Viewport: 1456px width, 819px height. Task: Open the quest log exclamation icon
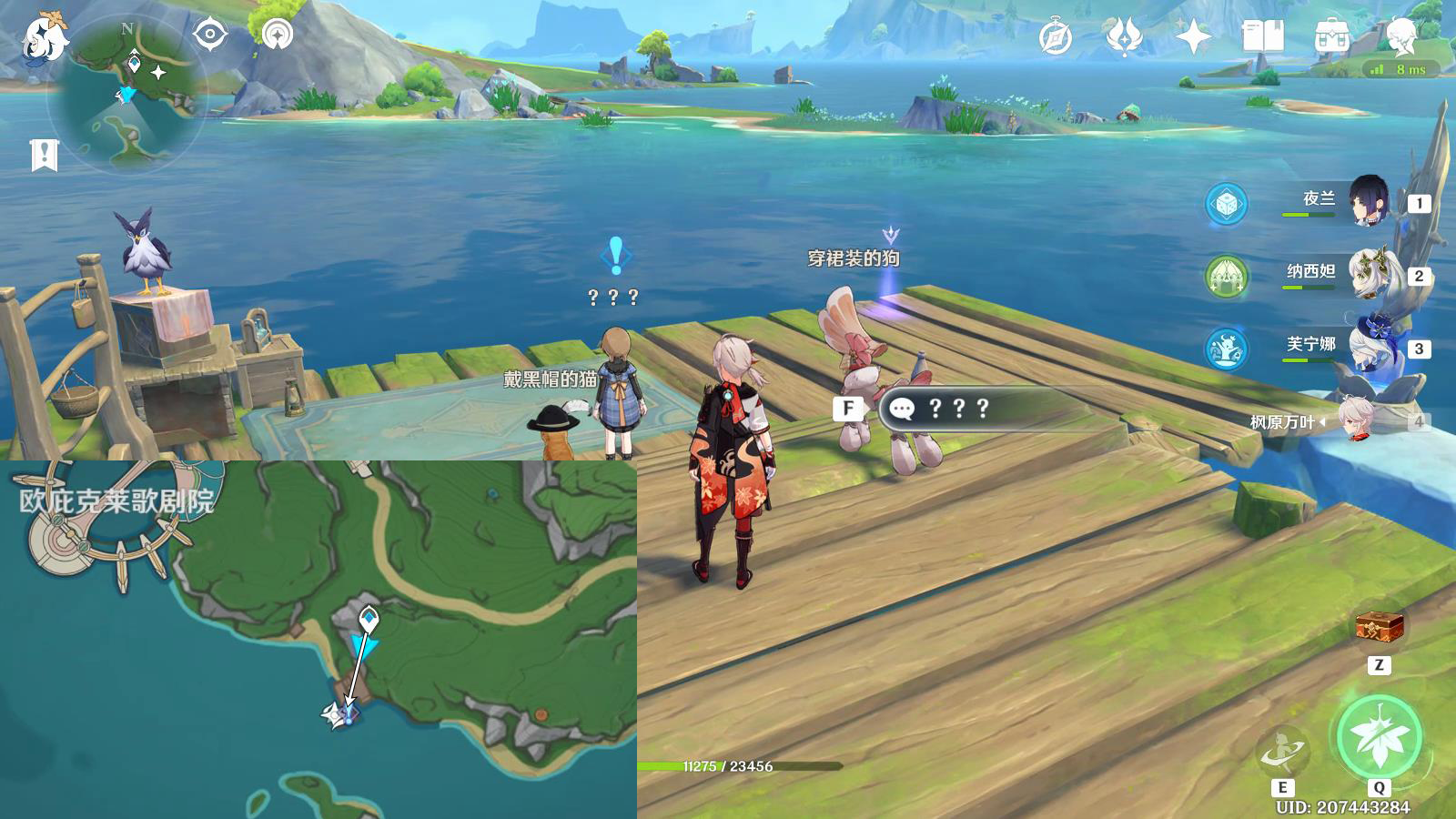(44, 155)
